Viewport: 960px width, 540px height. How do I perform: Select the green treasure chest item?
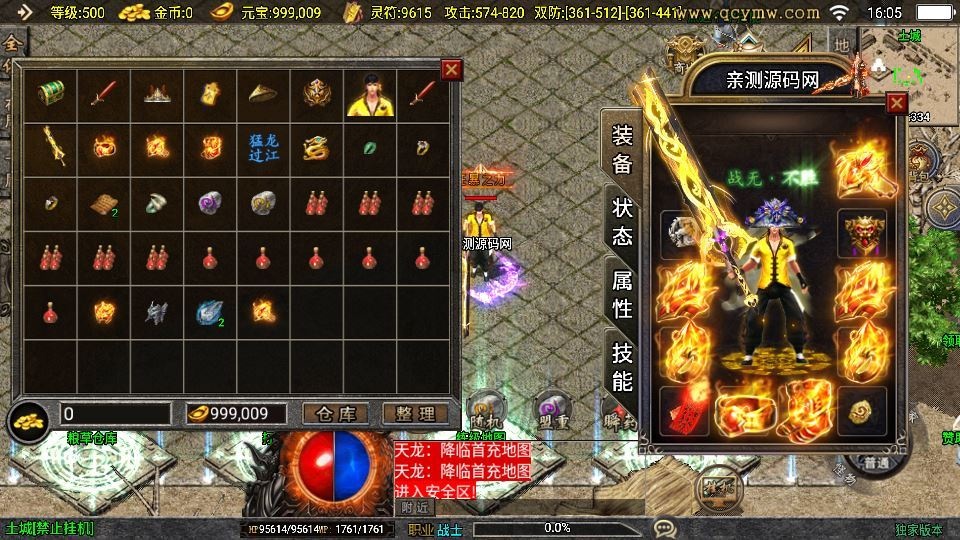point(51,94)
